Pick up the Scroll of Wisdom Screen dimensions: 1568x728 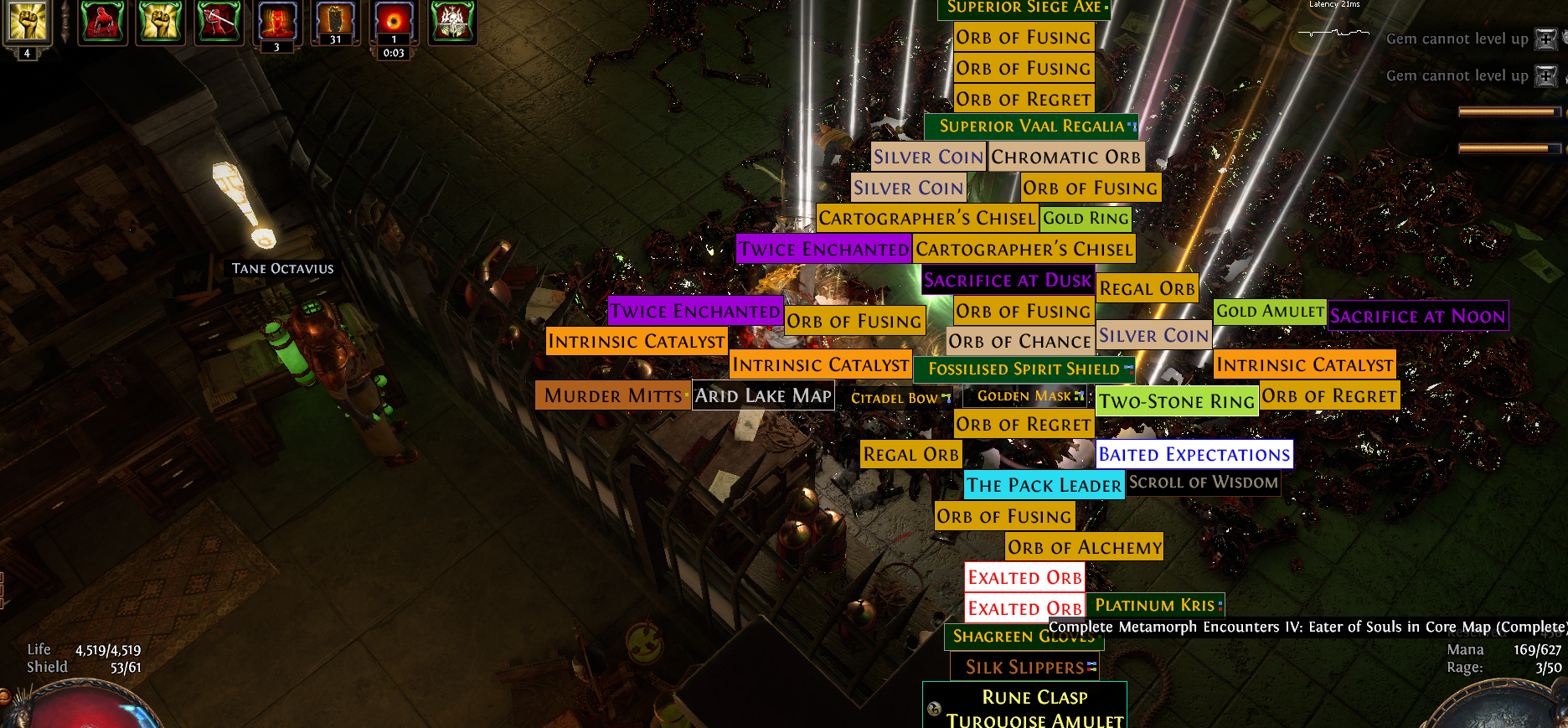click(1203, 483)
